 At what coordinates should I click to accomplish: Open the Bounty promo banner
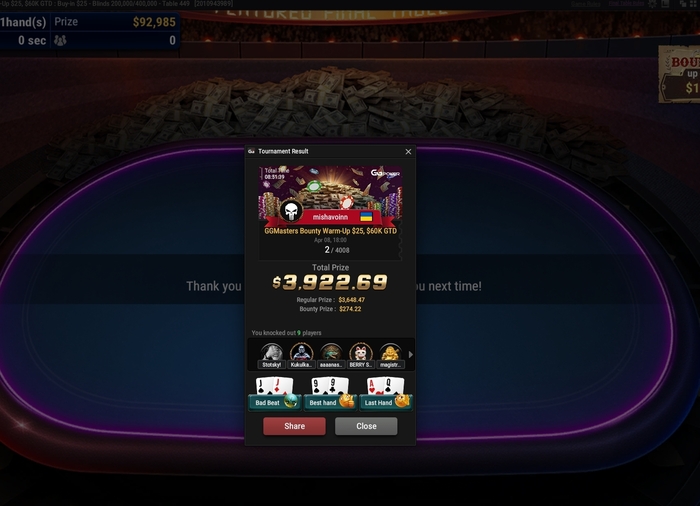(x=680, y=75)
